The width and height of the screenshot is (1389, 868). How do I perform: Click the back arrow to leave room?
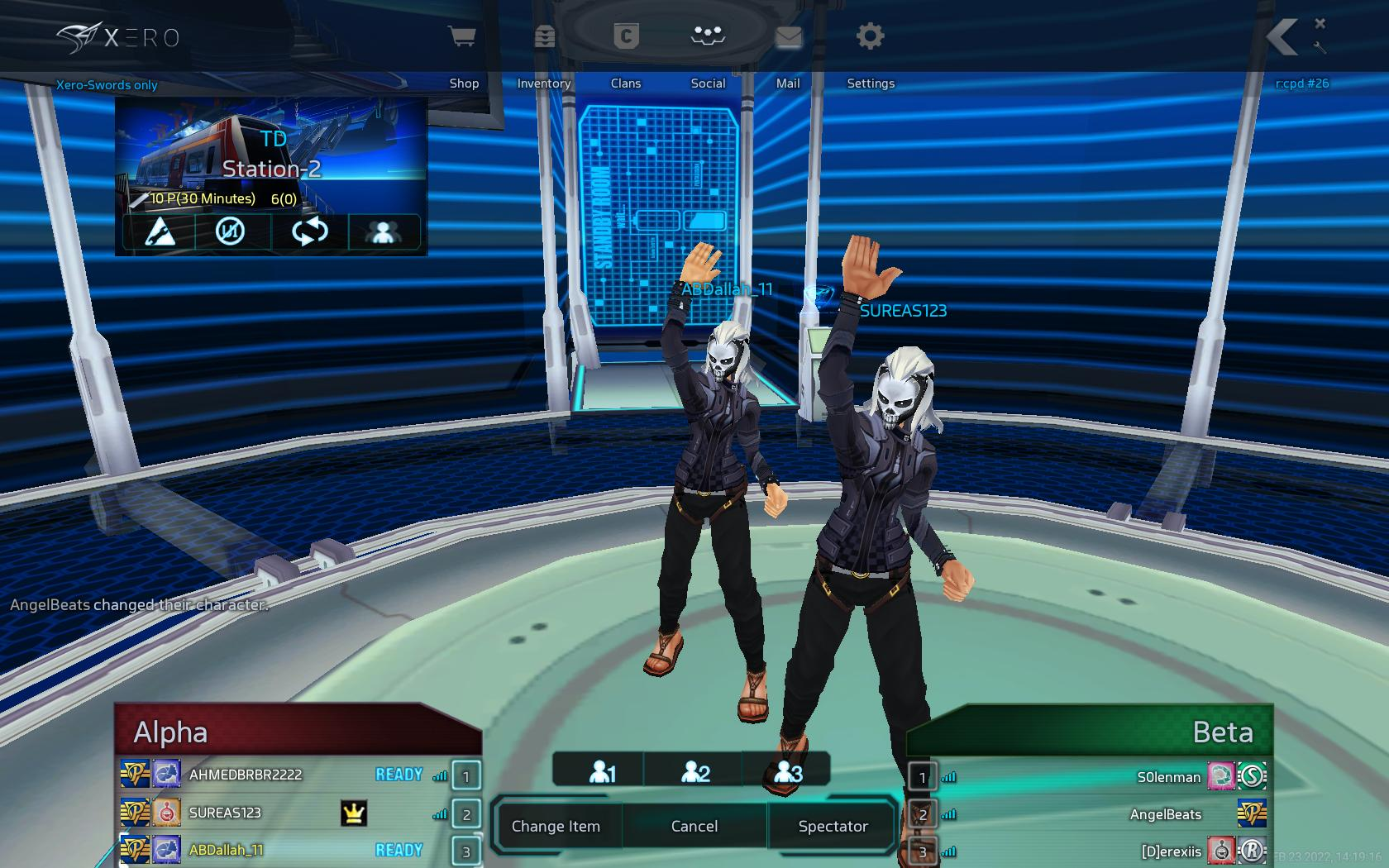click(x=1282, y=38)
